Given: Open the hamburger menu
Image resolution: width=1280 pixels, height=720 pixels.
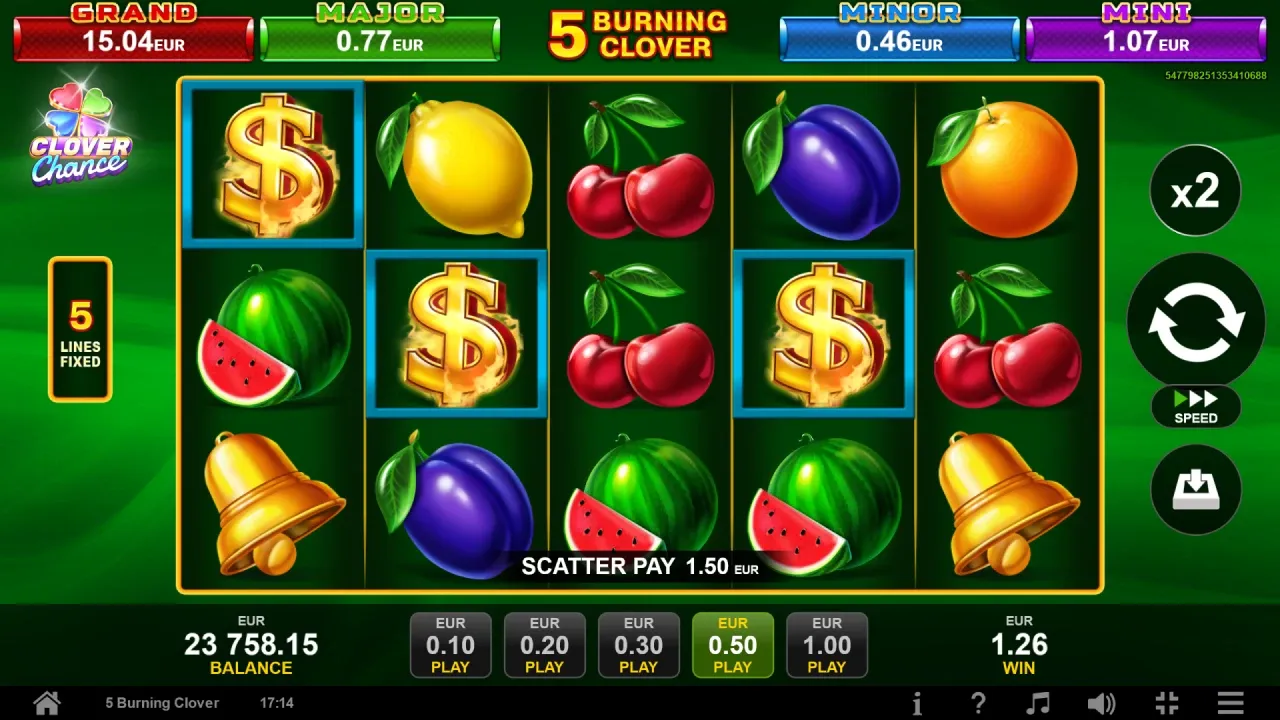Looking at the screenshot, I should 1230,703.
